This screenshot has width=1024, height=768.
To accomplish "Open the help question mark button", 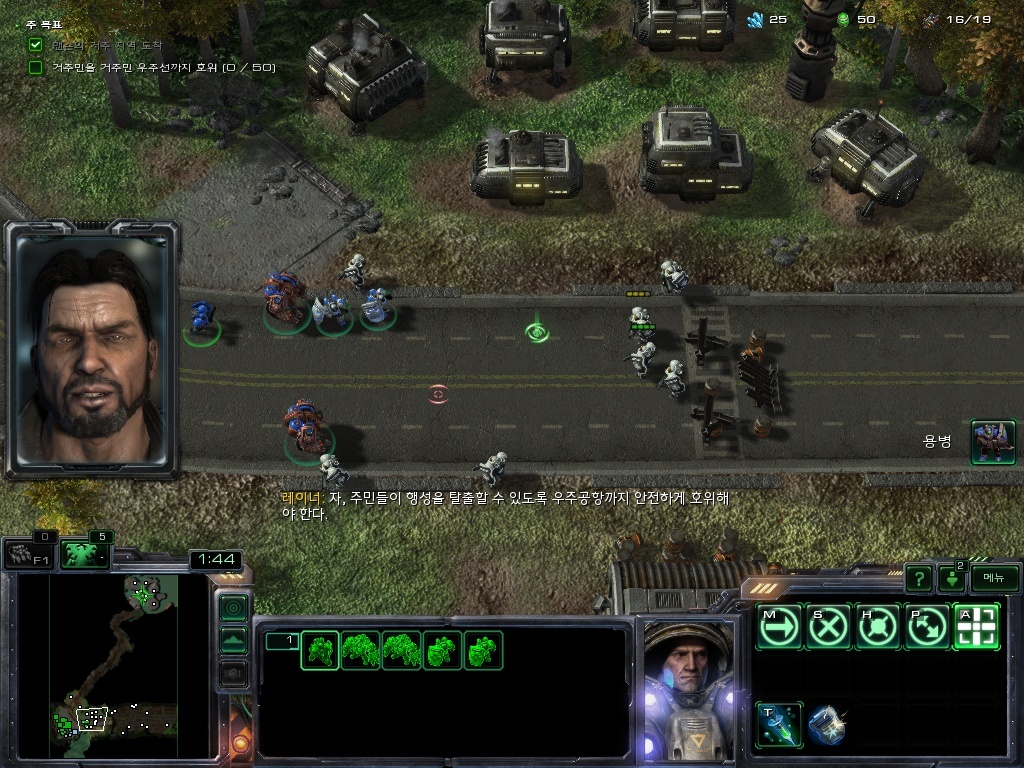I will tap(918, 578).
